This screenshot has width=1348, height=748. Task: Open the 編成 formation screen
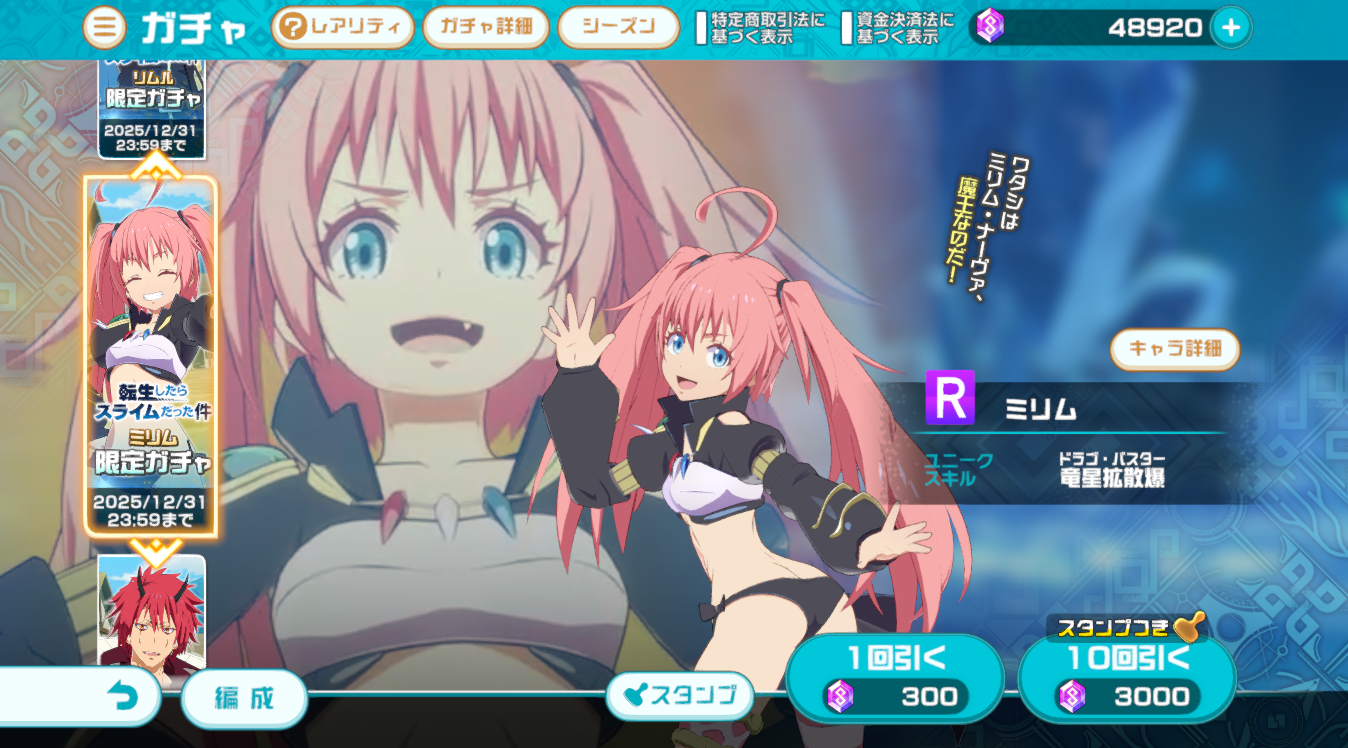[x=244, y=698]
